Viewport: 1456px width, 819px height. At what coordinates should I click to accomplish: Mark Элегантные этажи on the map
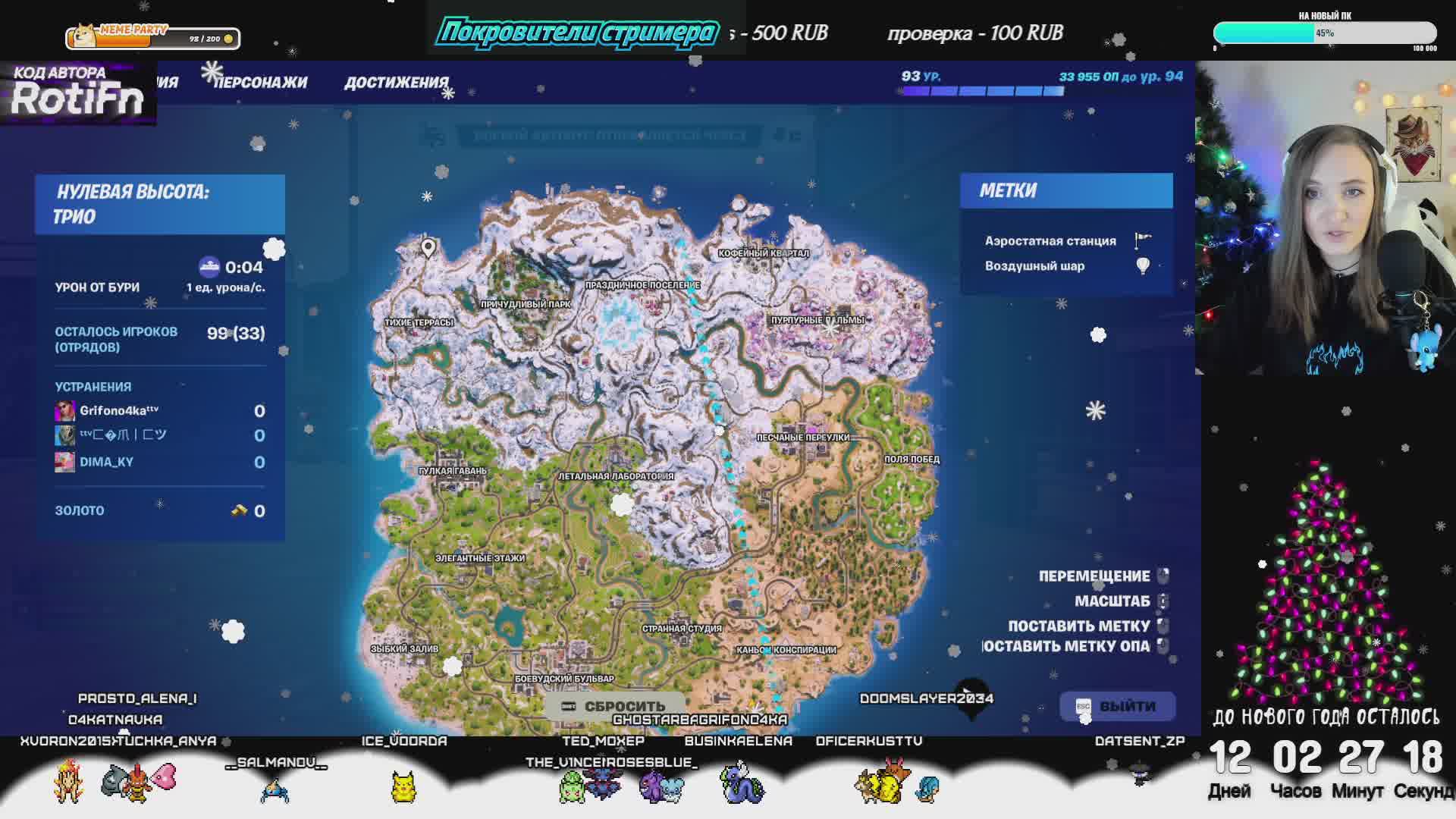[x=479, y=558]
